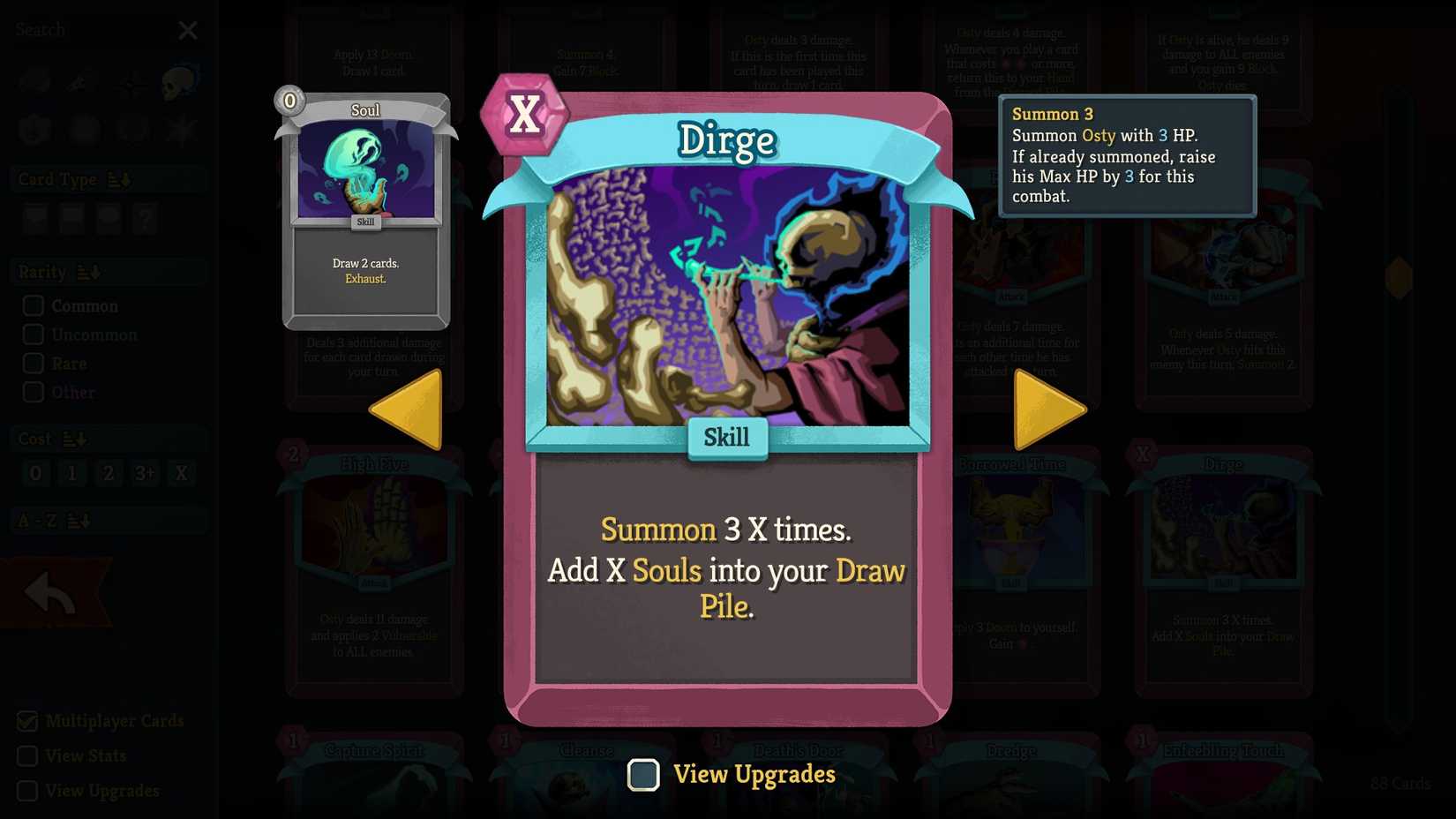Enable the View Upgrades checkbox below the card

pos(643,774)
